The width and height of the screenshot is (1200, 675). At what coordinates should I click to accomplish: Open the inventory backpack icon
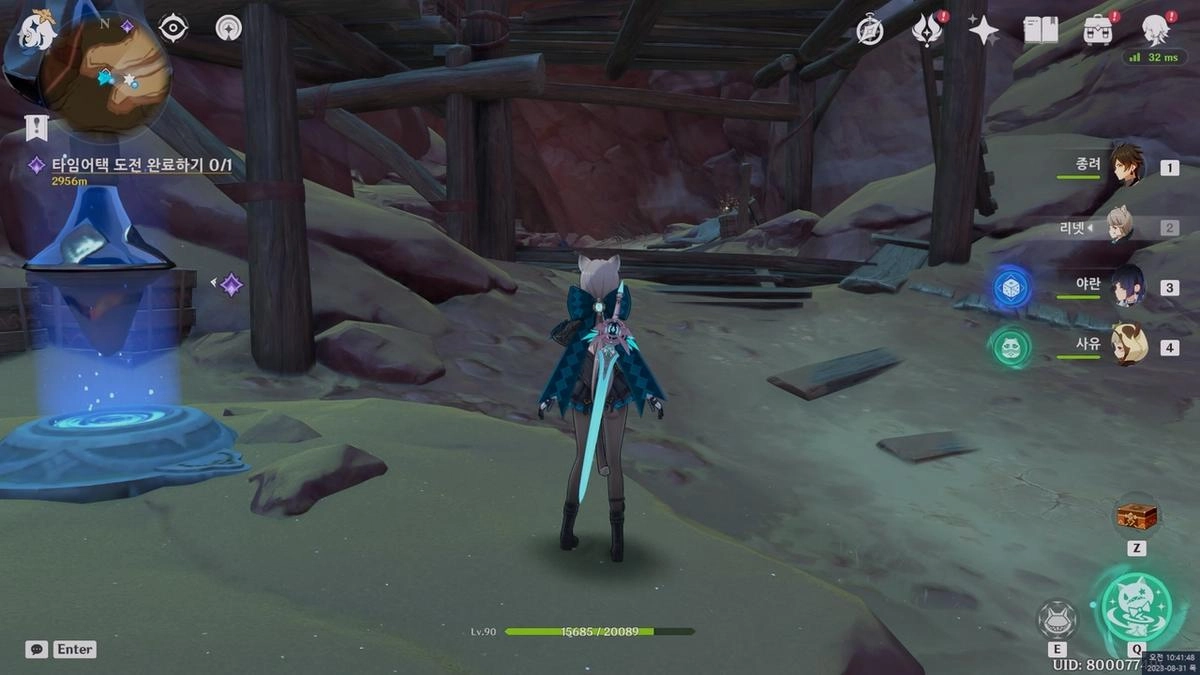point(1098,30)
